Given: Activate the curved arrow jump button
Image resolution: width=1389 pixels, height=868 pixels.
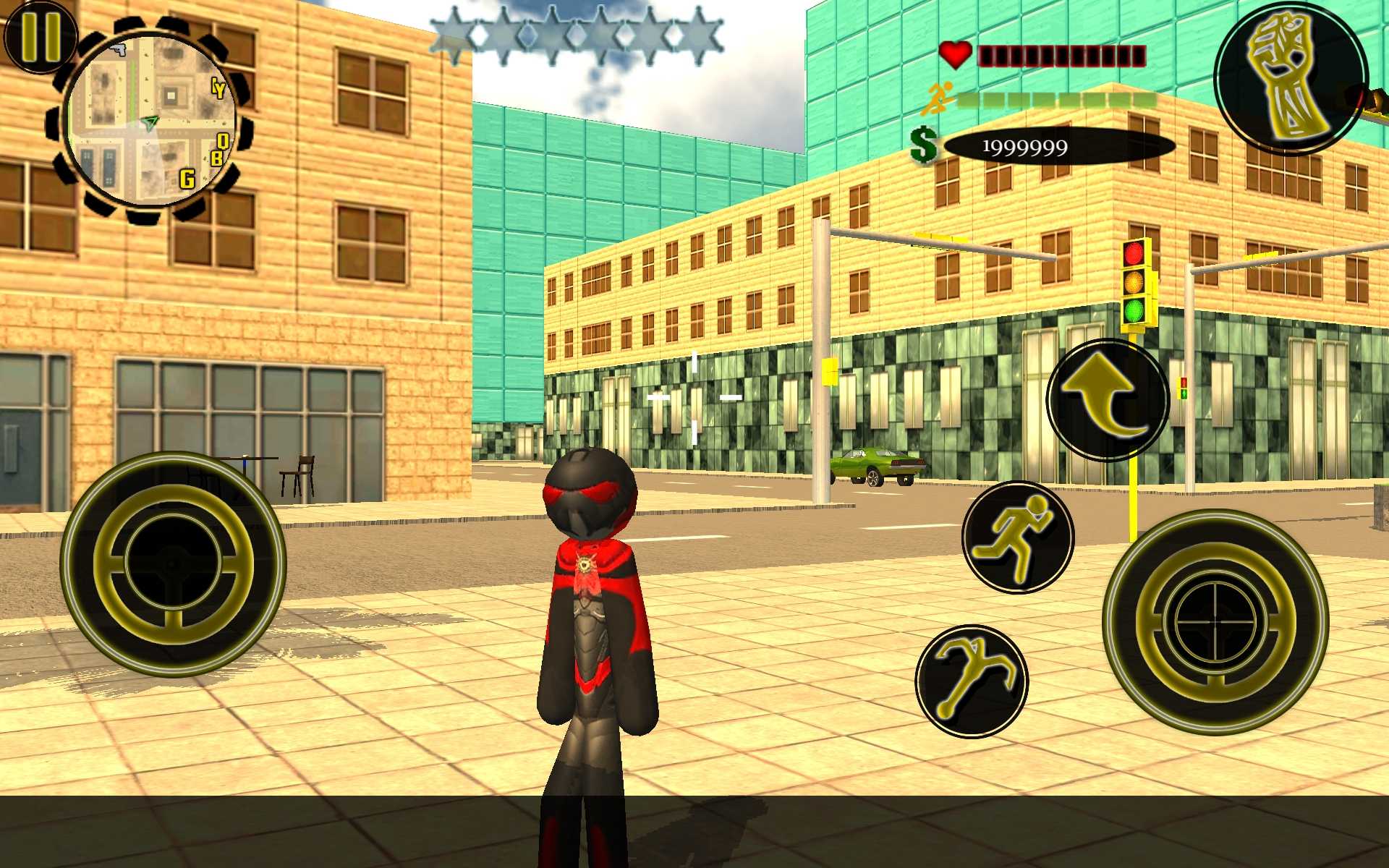Looking at the screenshot, I should [1108, 399].
